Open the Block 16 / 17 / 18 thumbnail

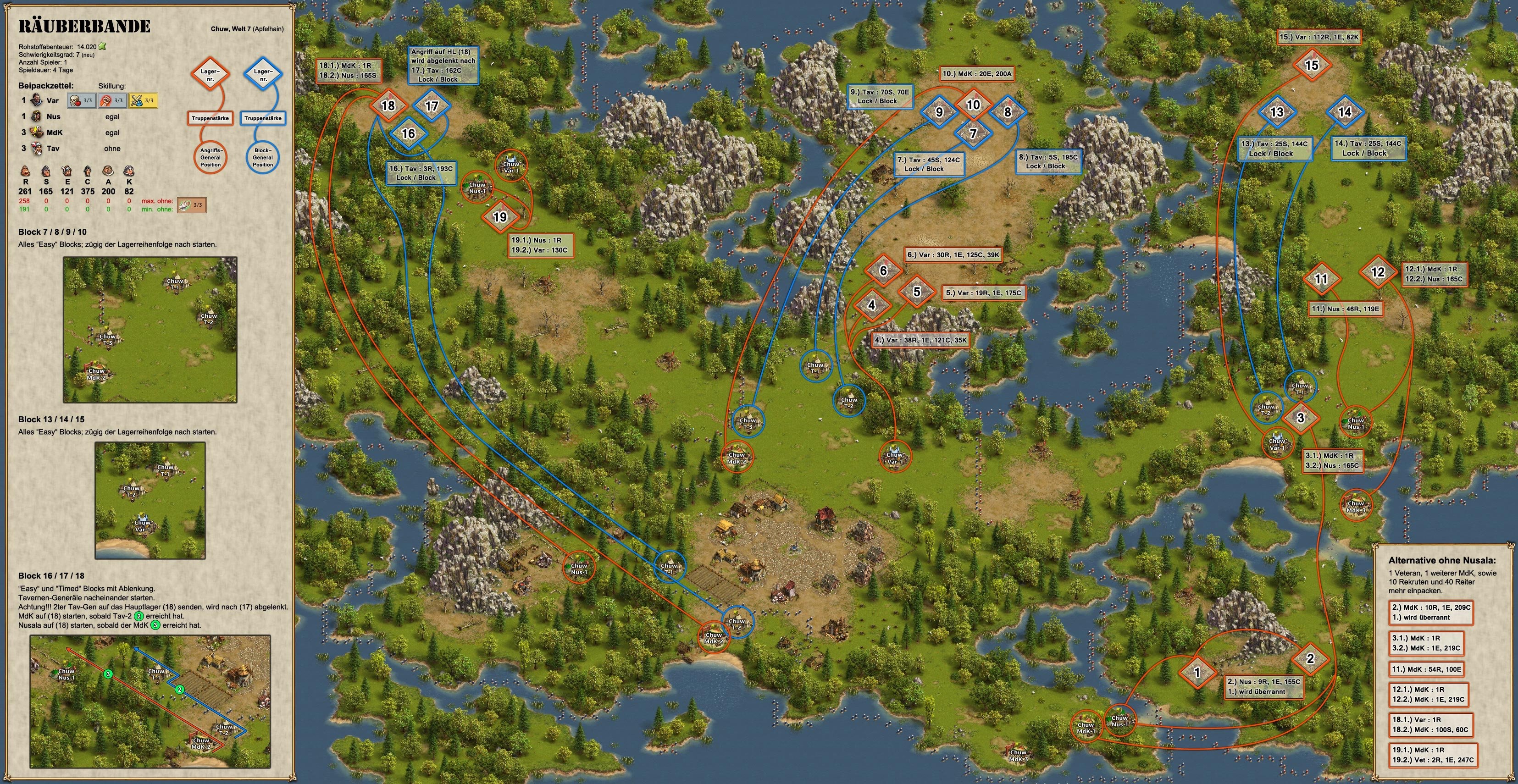(x=150, y=701)
